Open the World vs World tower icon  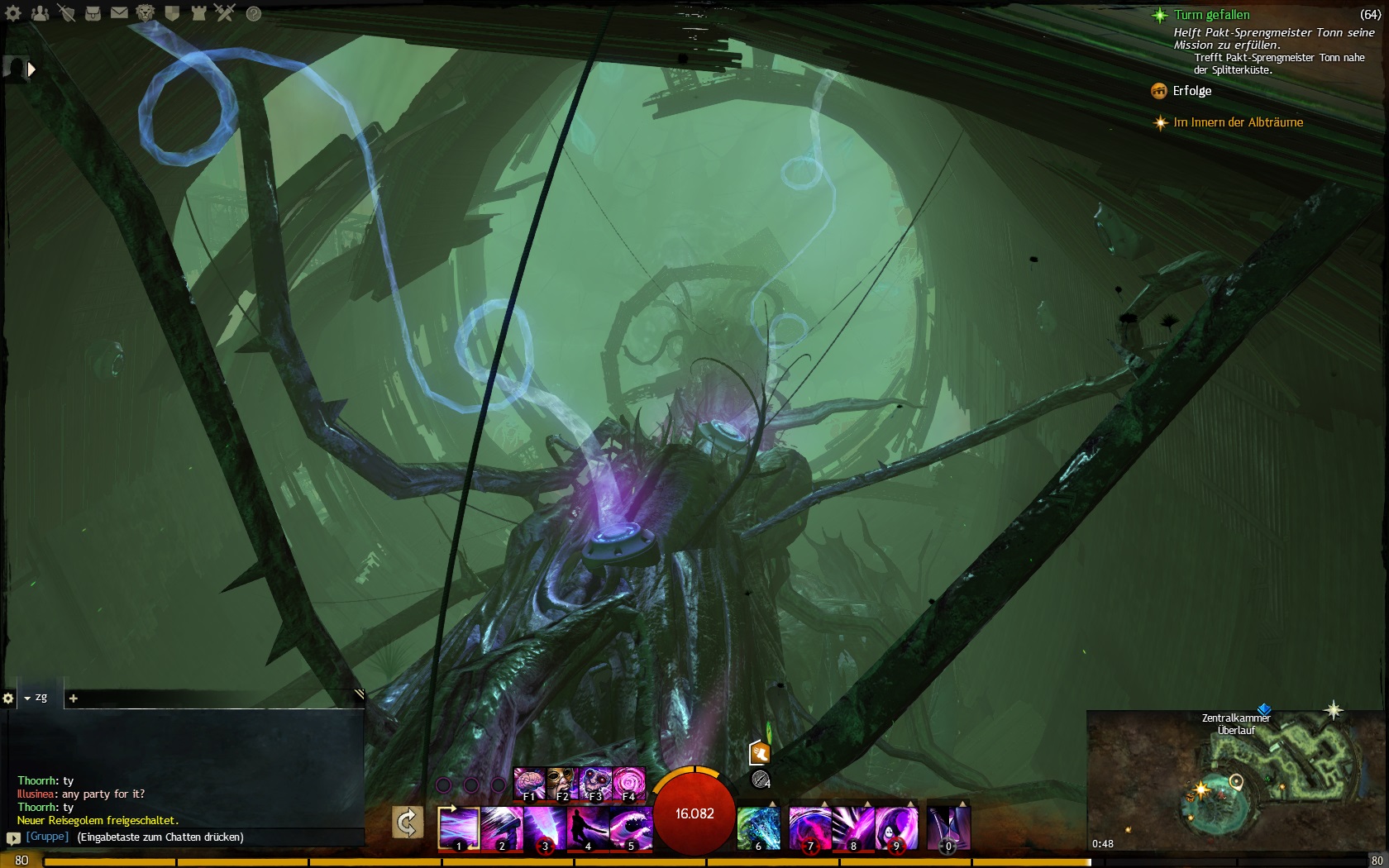click(198, 13)
